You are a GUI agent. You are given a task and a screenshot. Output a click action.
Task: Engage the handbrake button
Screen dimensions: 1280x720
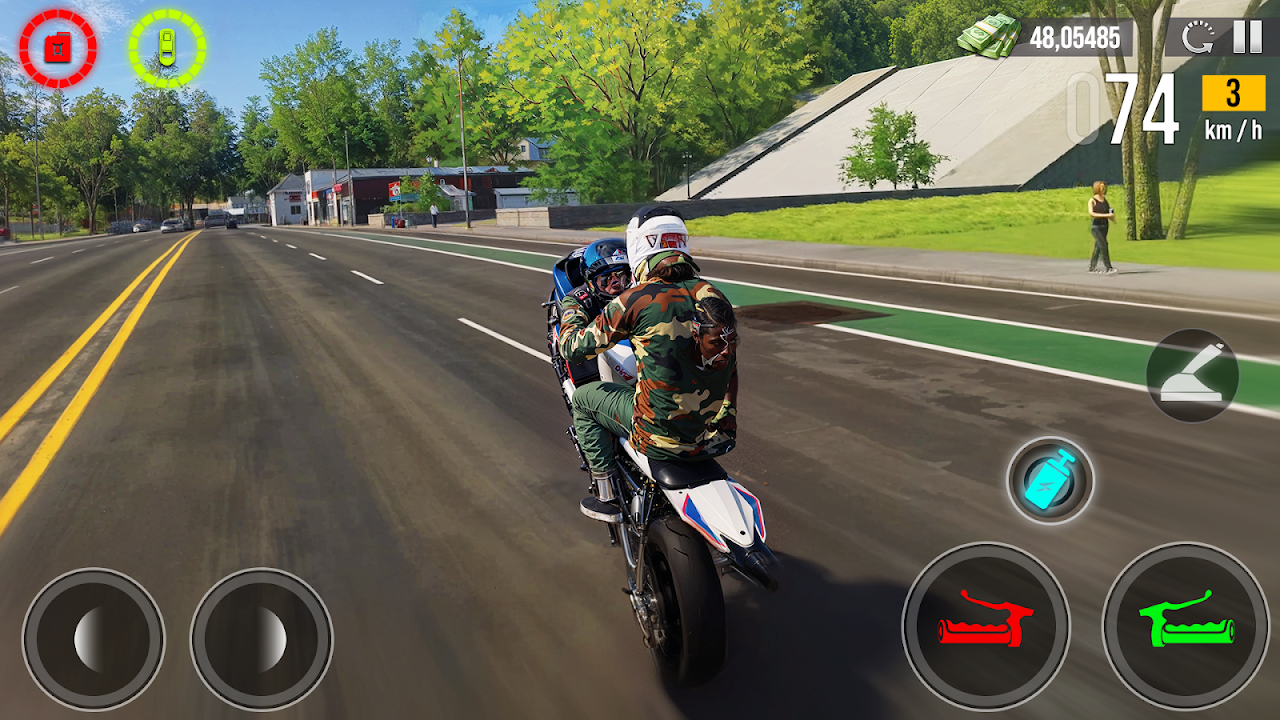1192,376
